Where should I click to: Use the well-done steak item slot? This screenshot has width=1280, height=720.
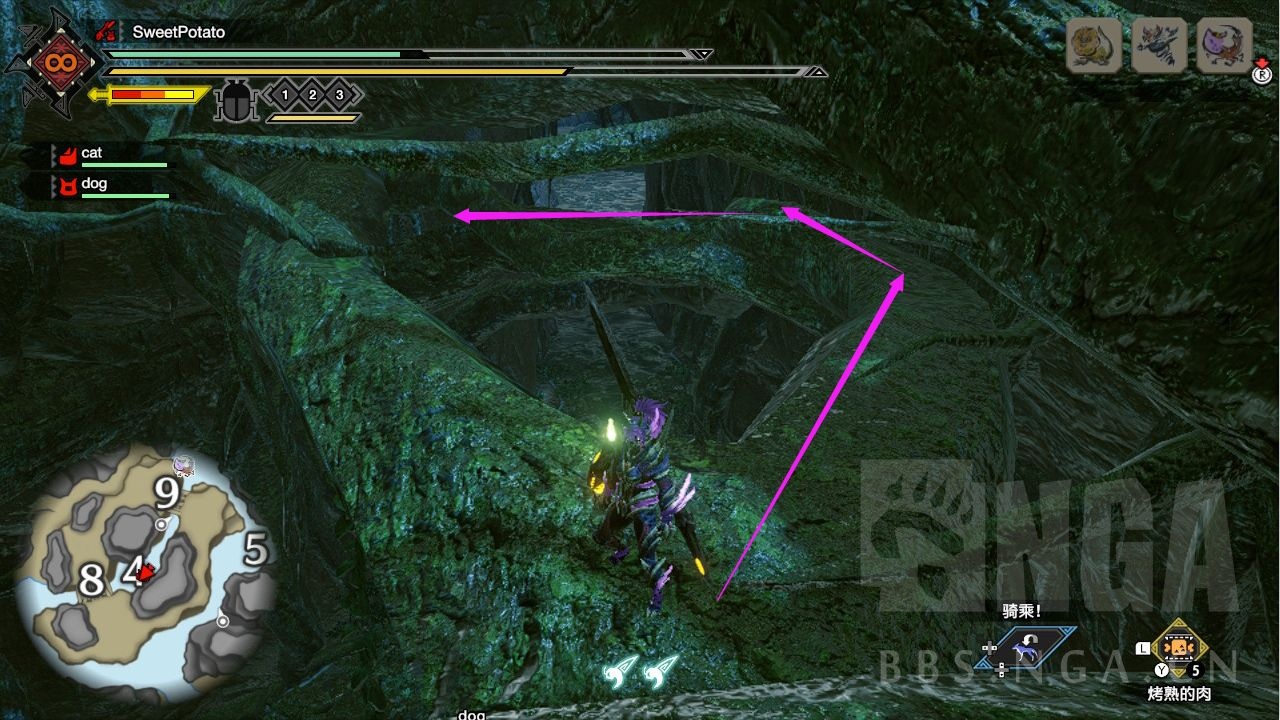click(1178, 649)
